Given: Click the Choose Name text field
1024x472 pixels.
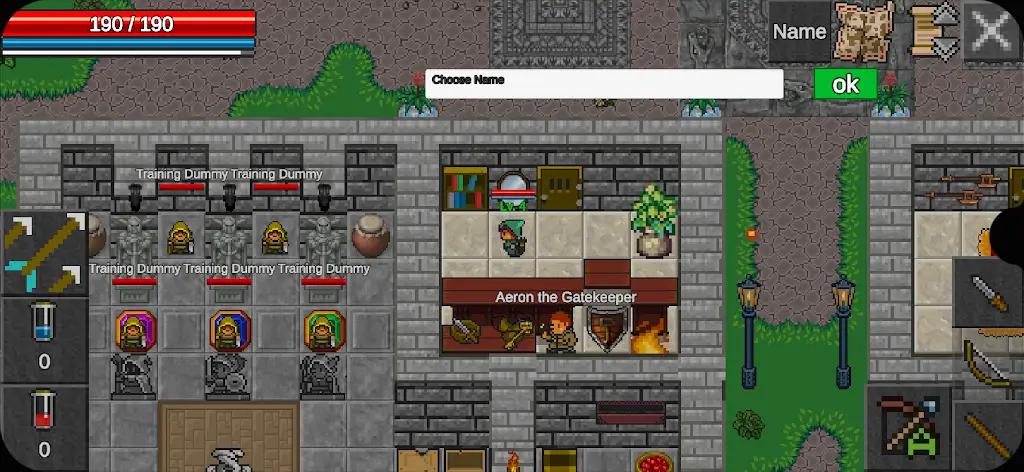Looking at the screenshot, I should [604, 84].
